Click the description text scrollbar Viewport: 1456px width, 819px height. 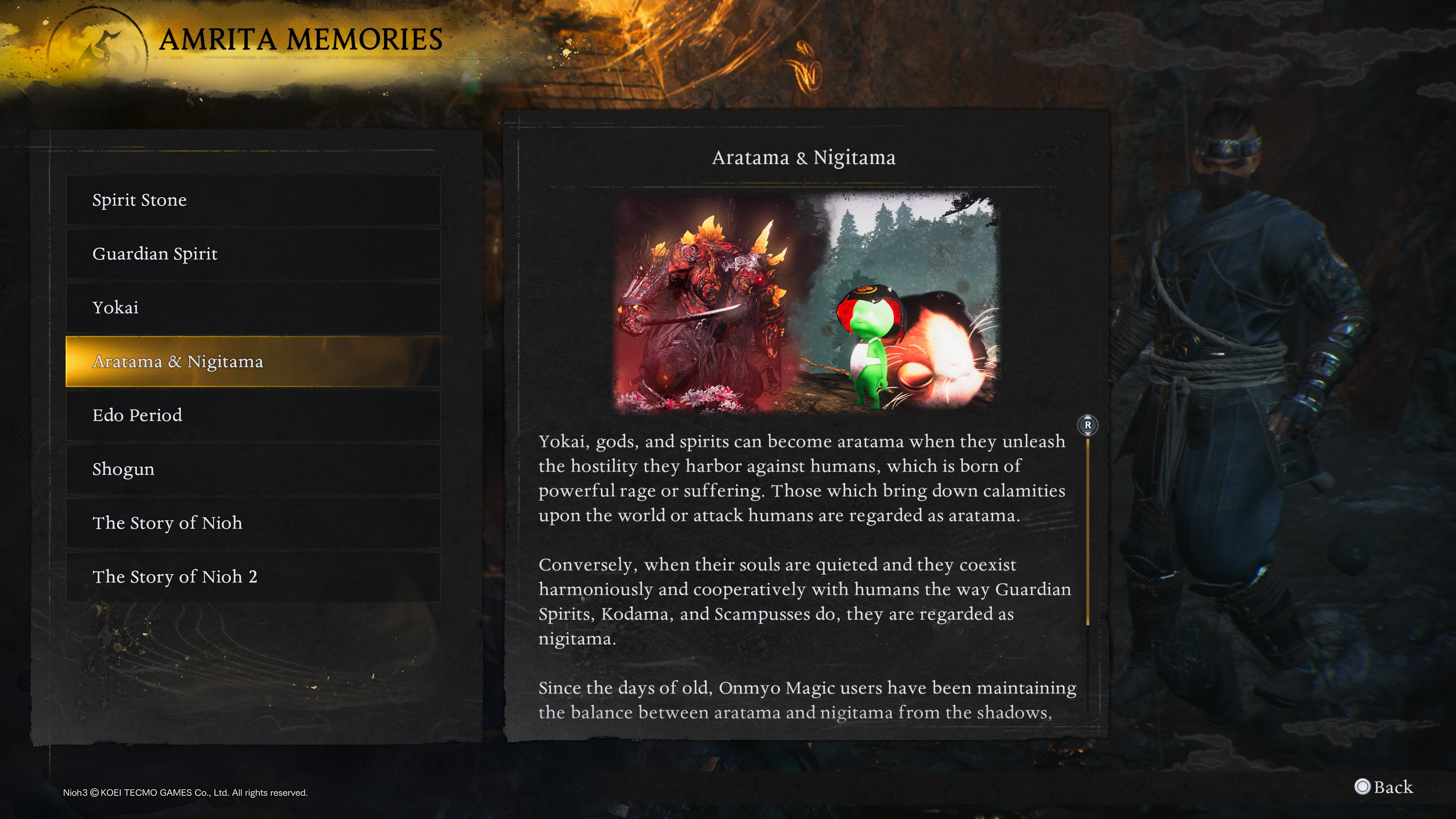tap(1087, 531)
